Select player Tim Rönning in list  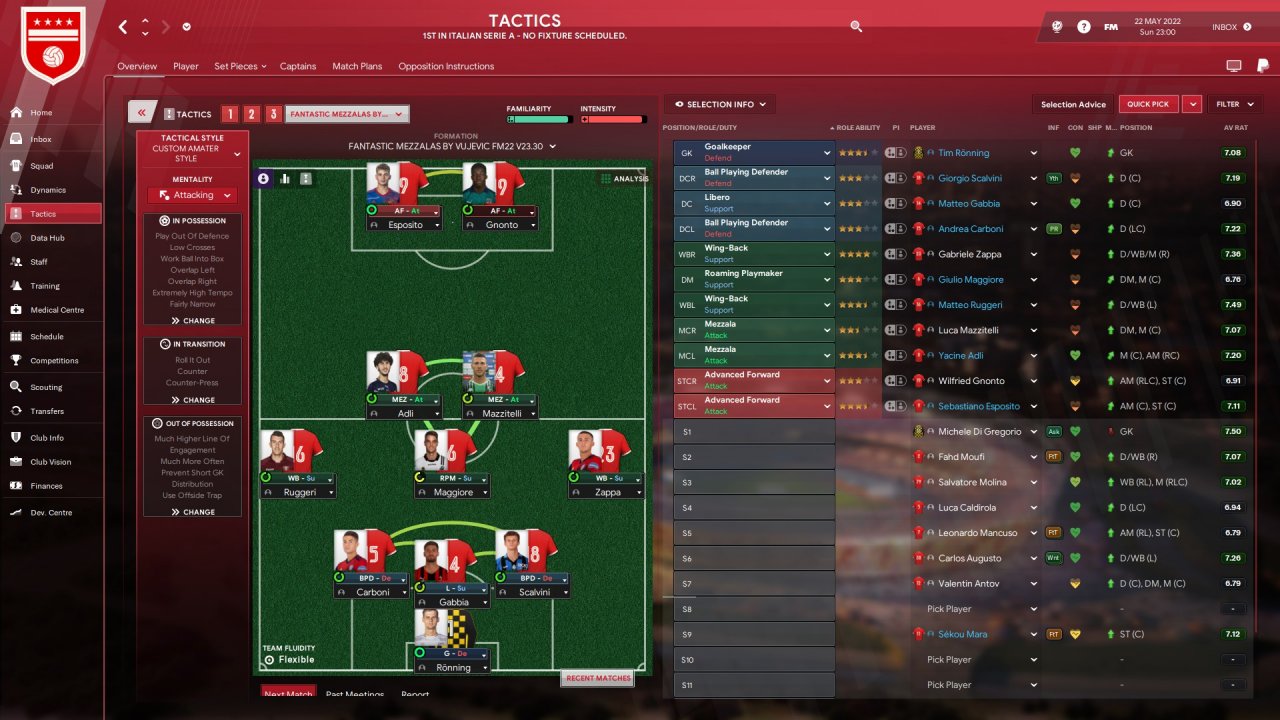[x=963, y=153]
